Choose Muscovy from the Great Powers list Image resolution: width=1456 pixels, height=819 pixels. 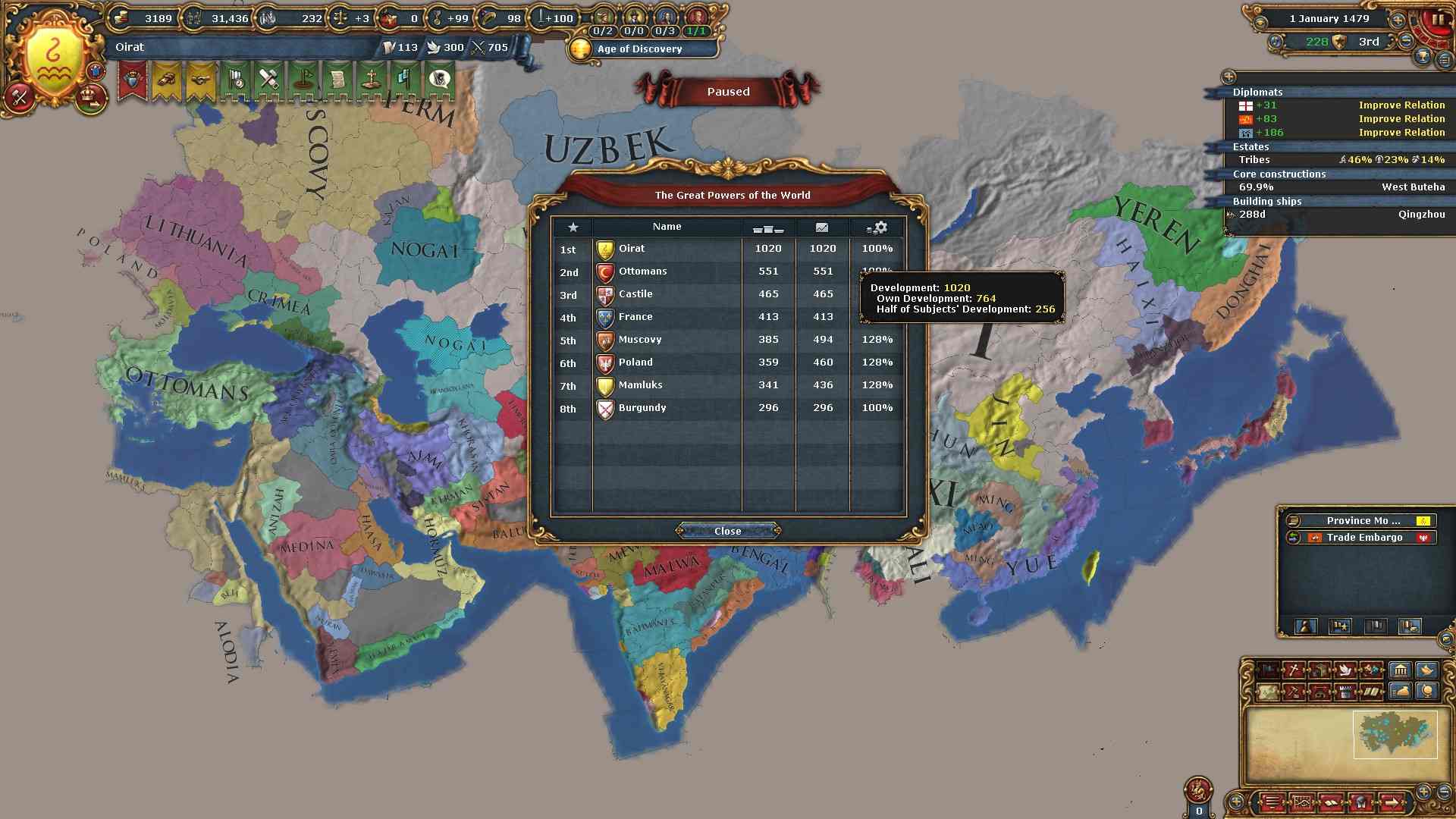tap(639, 340)
